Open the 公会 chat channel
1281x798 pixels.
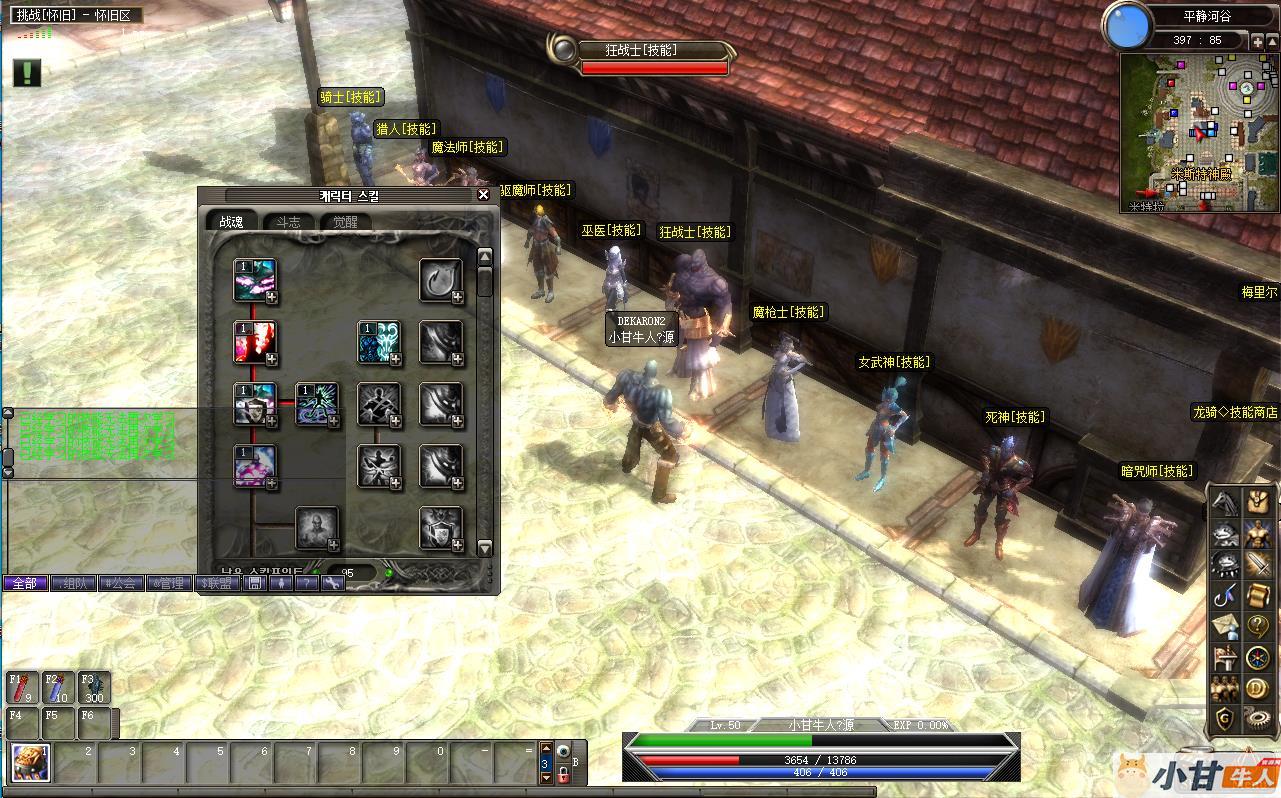pyautogui.click(x=122, y=583)
